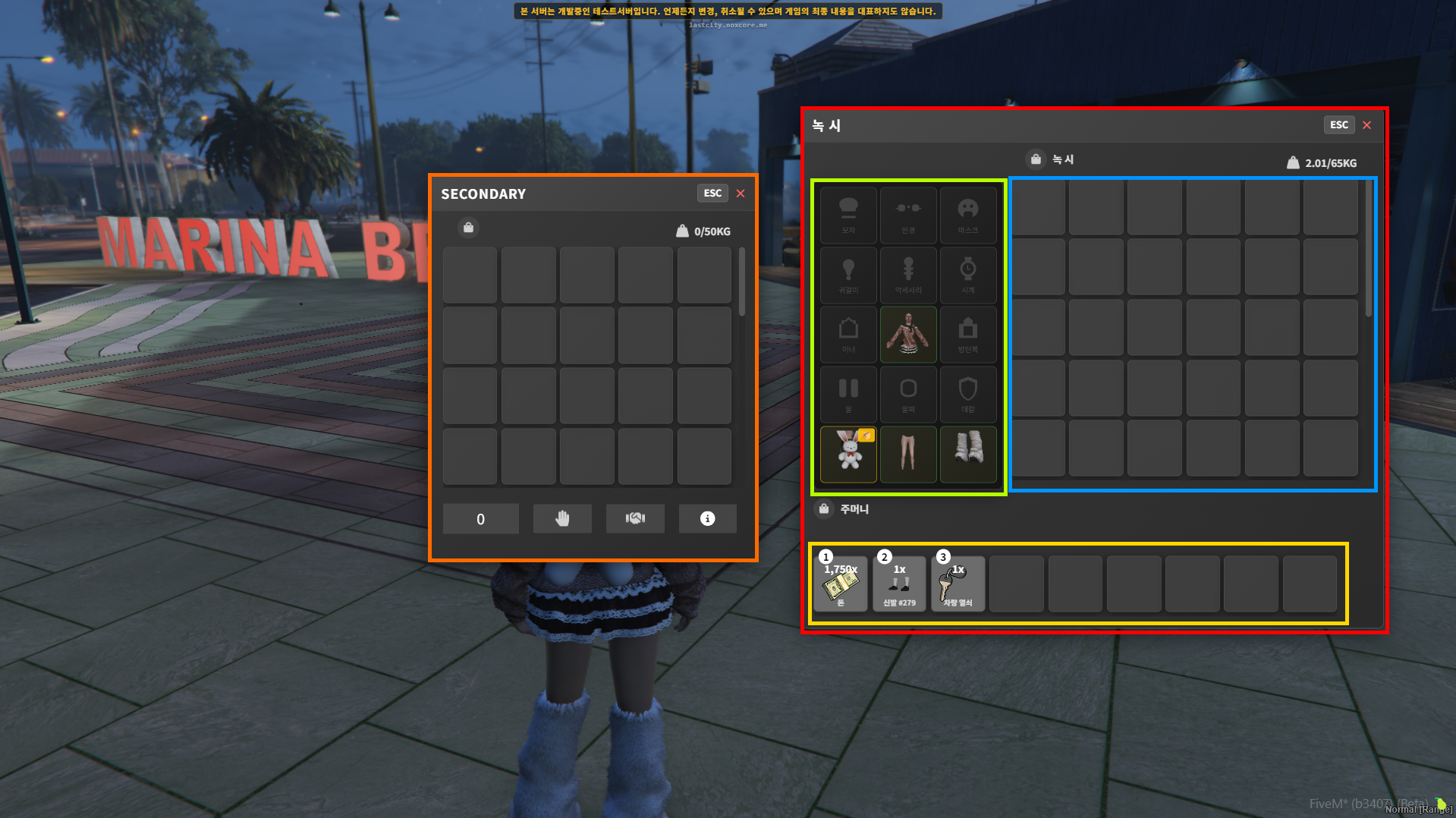1456x818 pixels.
Task: Close the SECONDARY inventory window
Action: 741,193
